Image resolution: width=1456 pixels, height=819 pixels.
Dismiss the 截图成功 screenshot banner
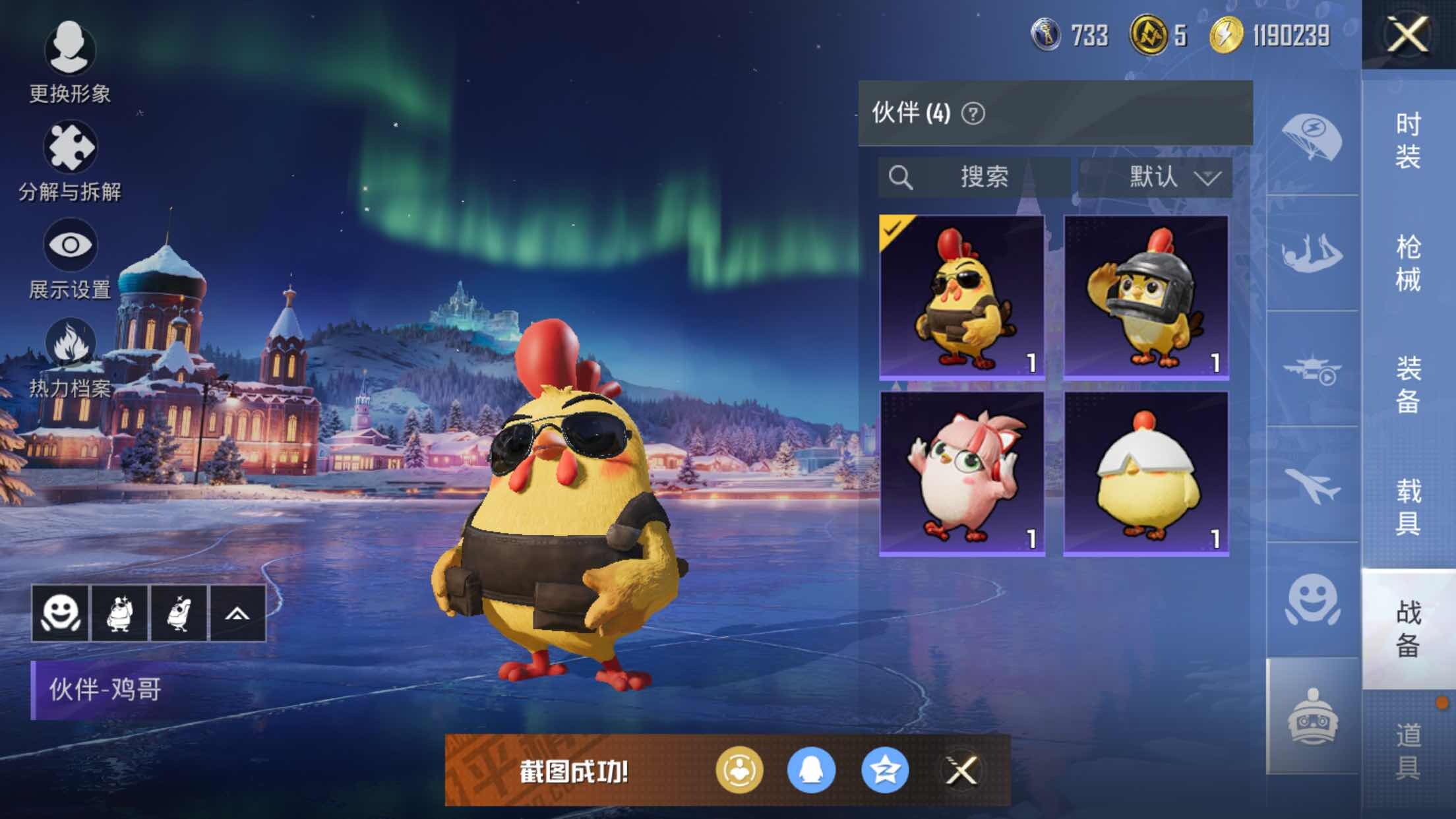[x=961, y=770]
